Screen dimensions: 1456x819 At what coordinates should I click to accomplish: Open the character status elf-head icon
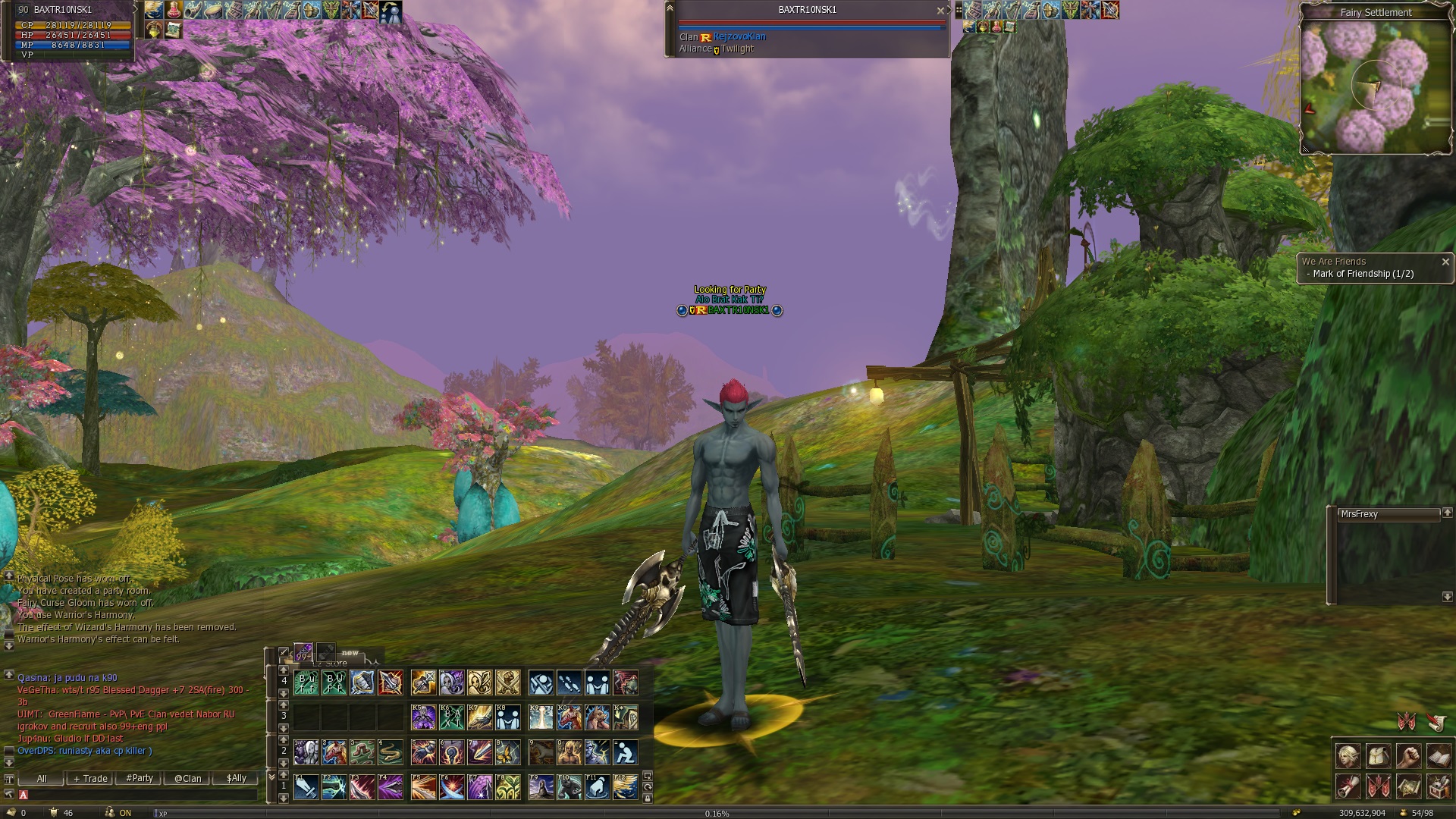pyautogui.click(x=1348, y=757)
